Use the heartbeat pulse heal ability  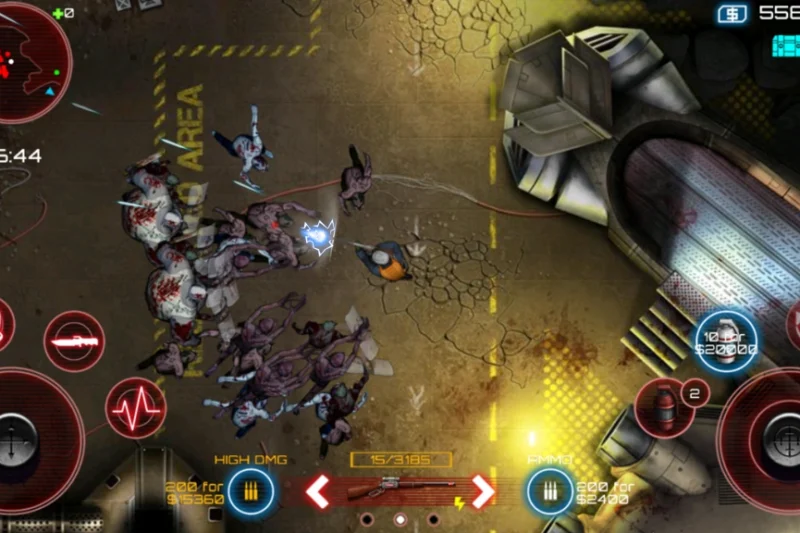[135, 409]
